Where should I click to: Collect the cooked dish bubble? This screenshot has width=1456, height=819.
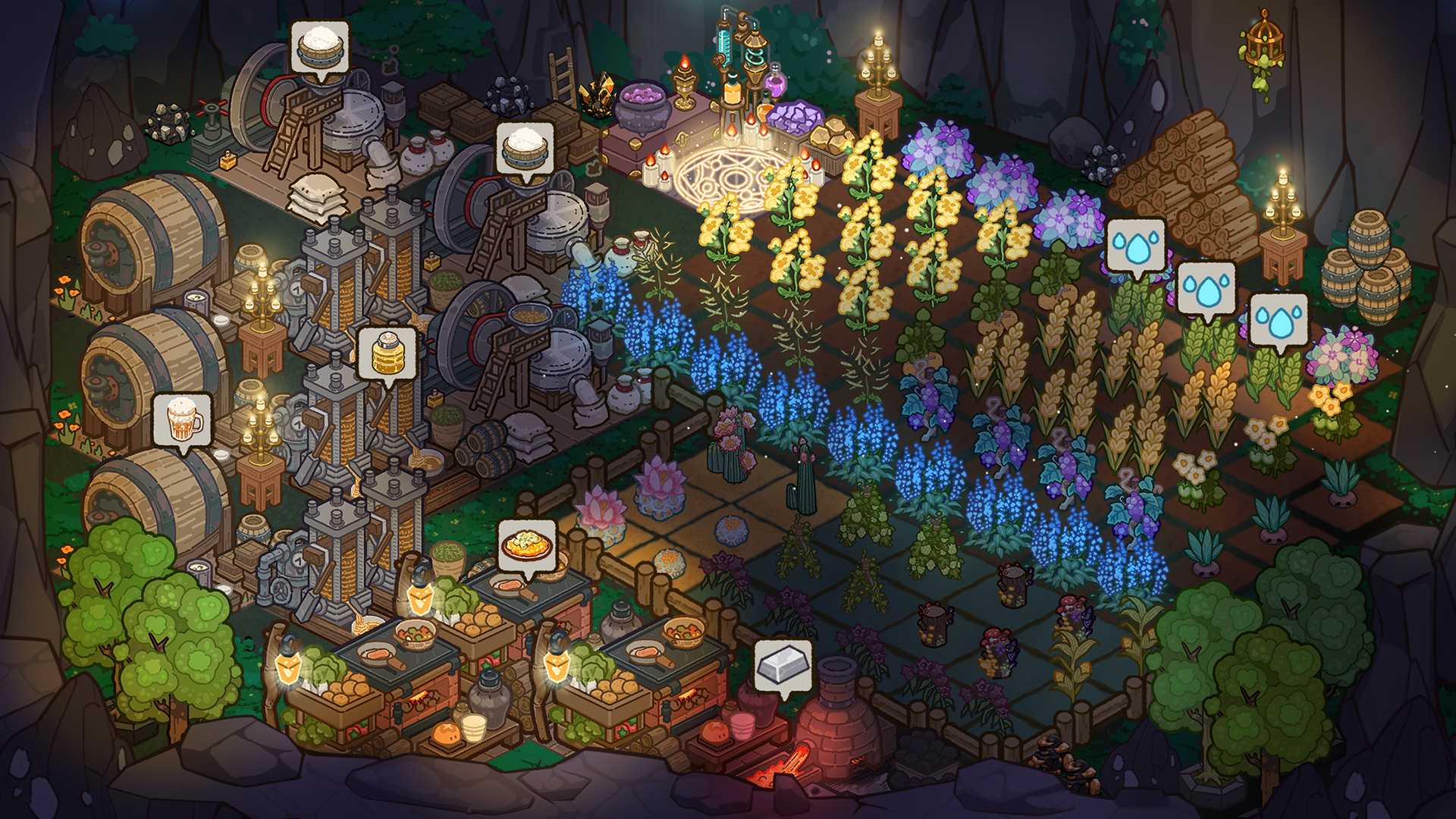pos(528,544)
